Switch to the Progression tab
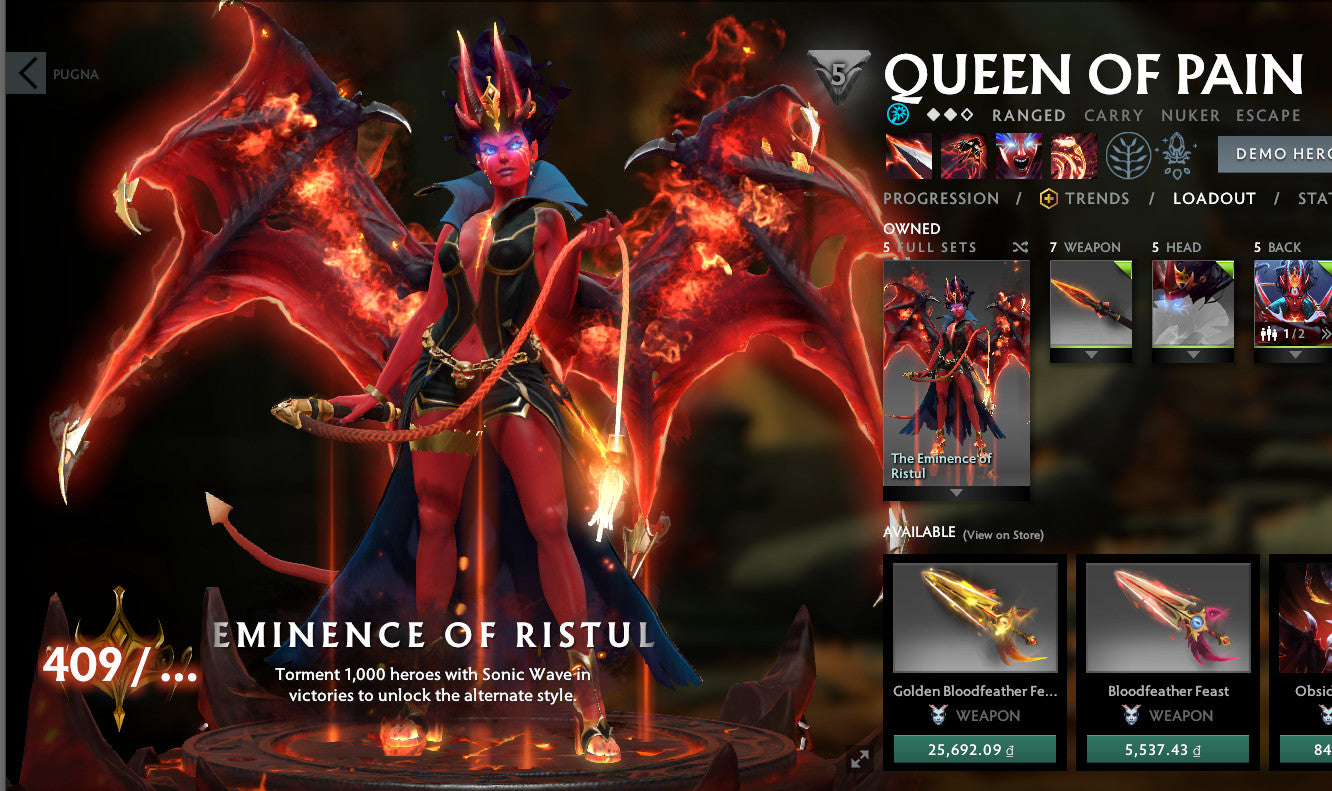 (940, 198)
